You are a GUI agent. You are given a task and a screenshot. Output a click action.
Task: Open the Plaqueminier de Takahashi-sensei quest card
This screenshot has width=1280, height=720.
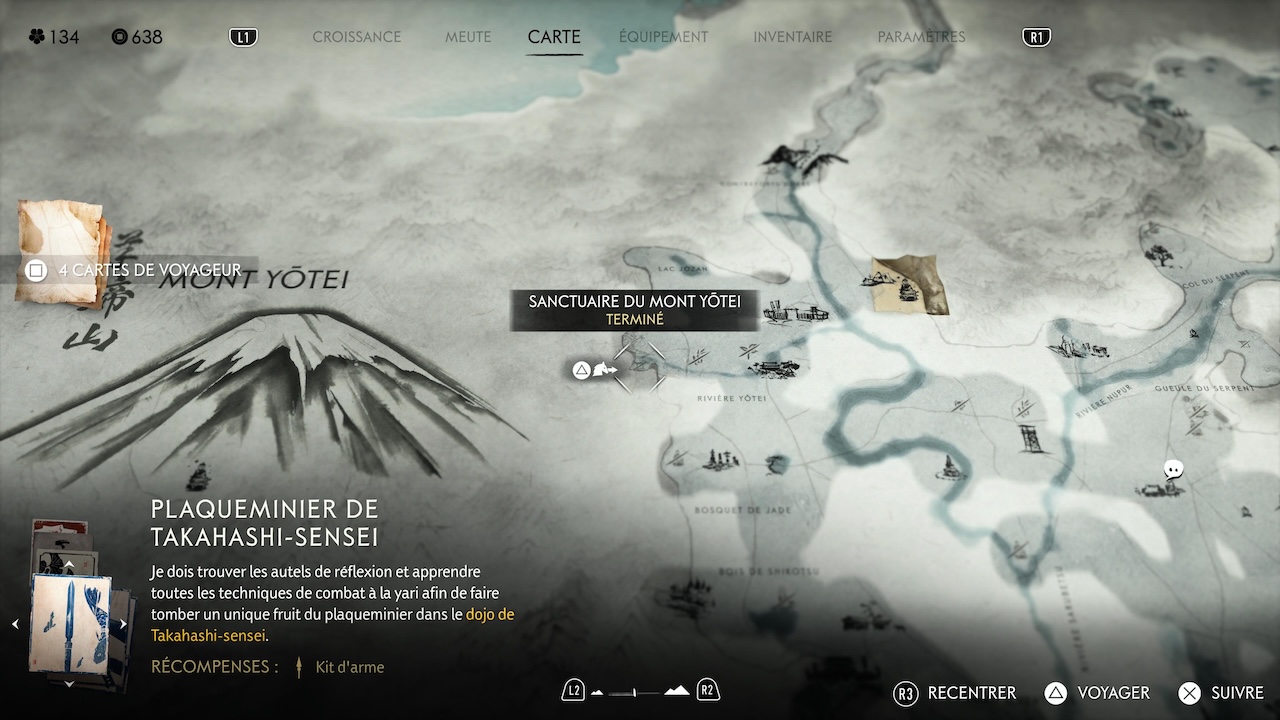70,623
